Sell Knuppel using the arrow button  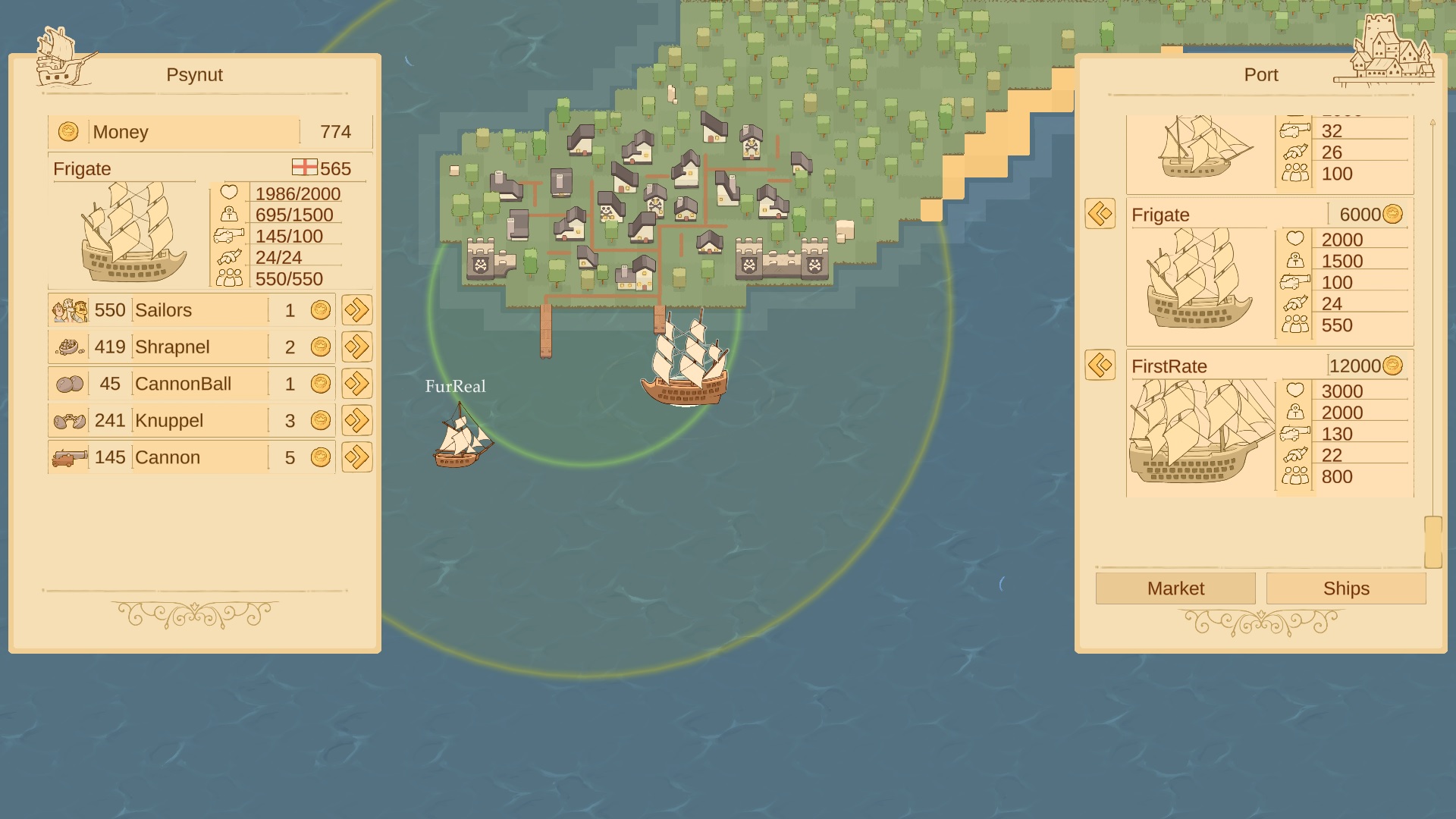pyautogui.click(x=356, y=420)
